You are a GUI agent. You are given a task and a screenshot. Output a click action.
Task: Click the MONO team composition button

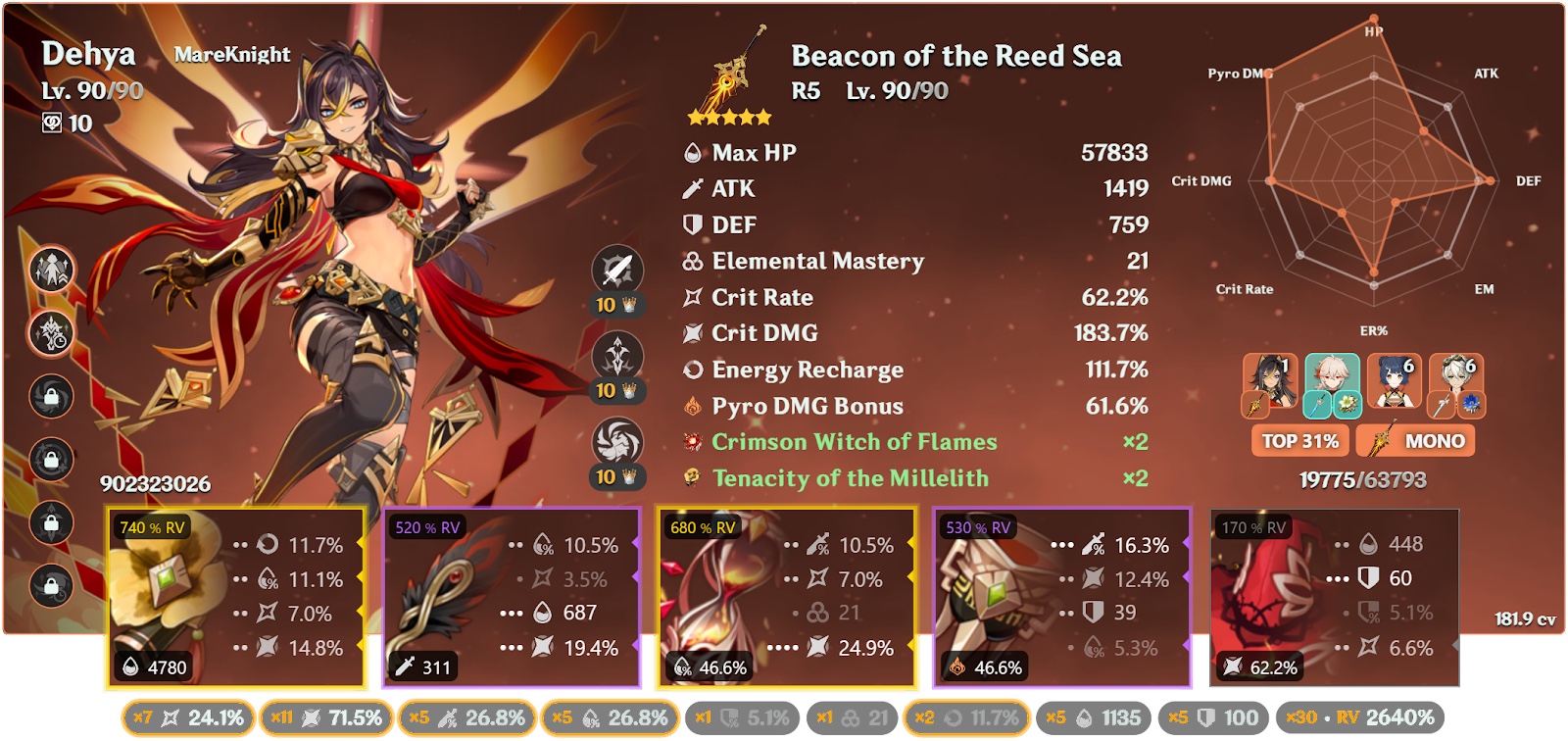(x=1417, y=441)
